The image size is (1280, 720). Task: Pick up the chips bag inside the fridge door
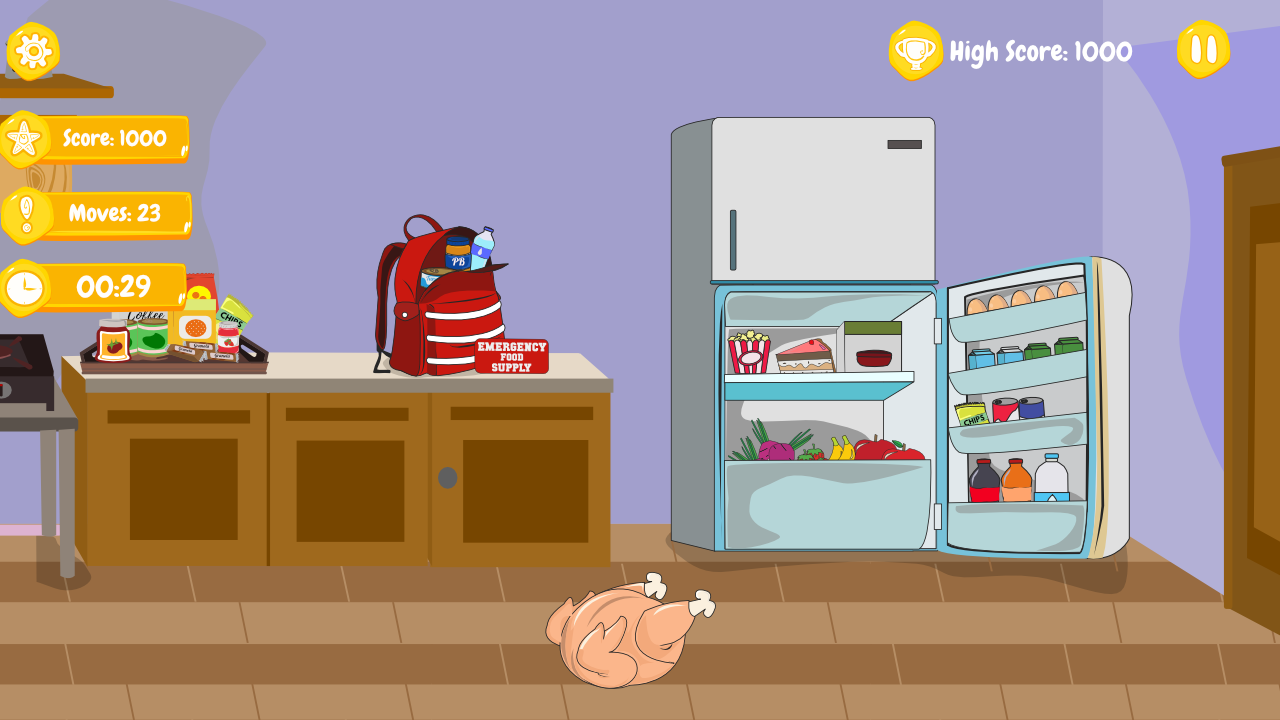coord(971,416)
